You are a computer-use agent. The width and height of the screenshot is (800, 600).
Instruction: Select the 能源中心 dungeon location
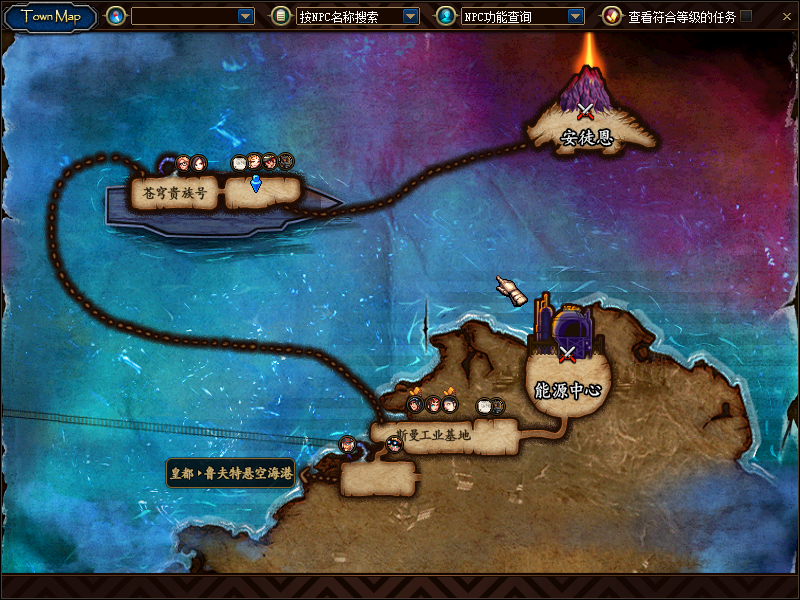coord(567,389)
